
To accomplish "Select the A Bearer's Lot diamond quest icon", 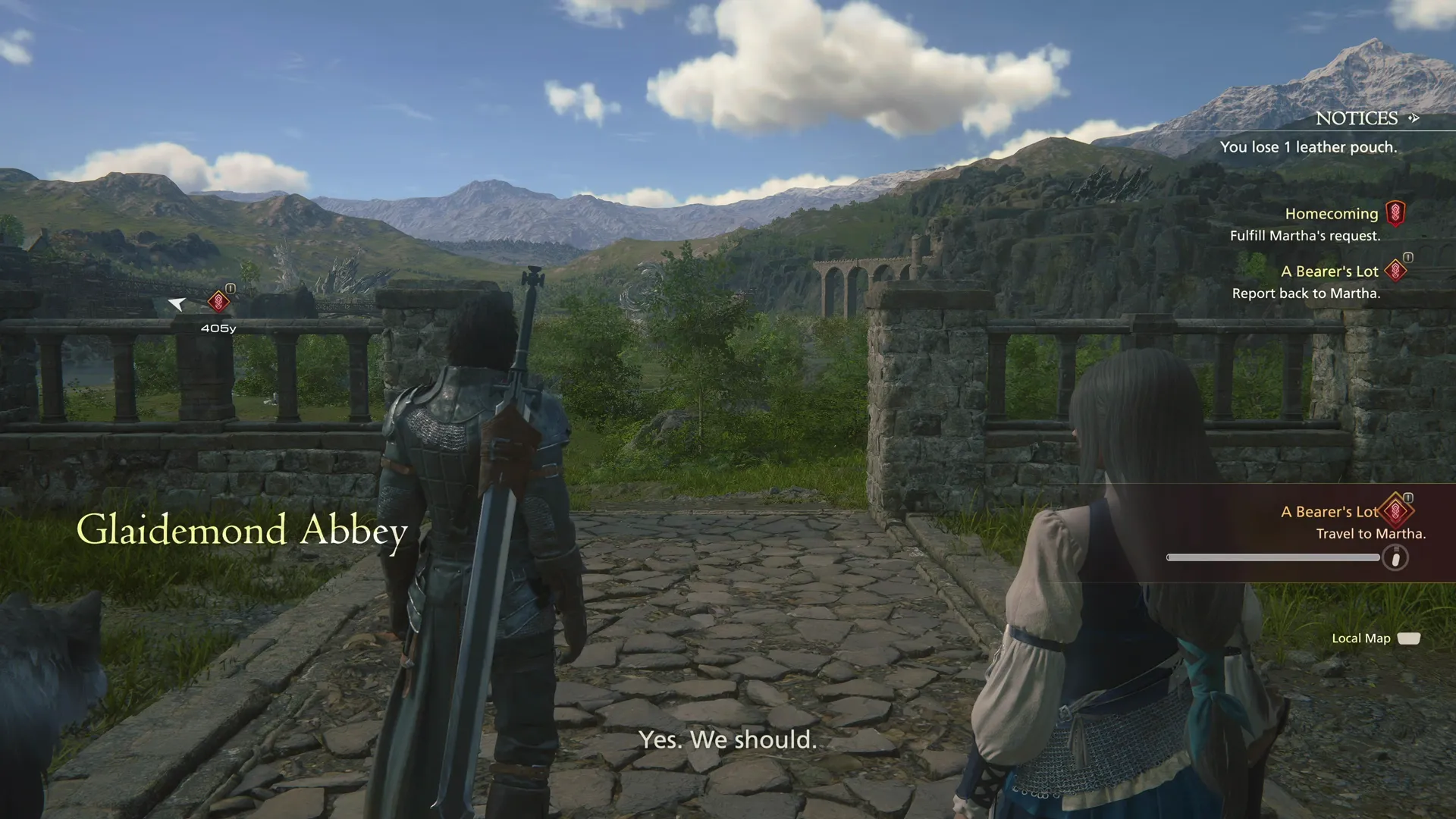I will click(1394, 271).
